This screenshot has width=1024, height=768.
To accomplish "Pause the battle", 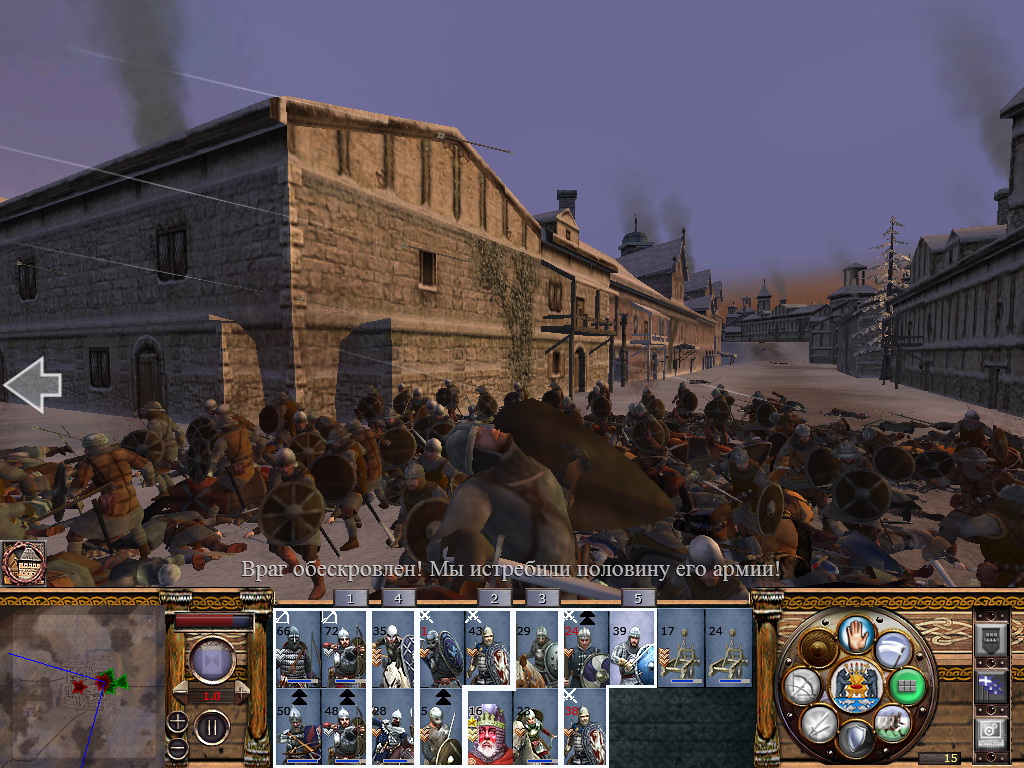I will coord(212,726).
